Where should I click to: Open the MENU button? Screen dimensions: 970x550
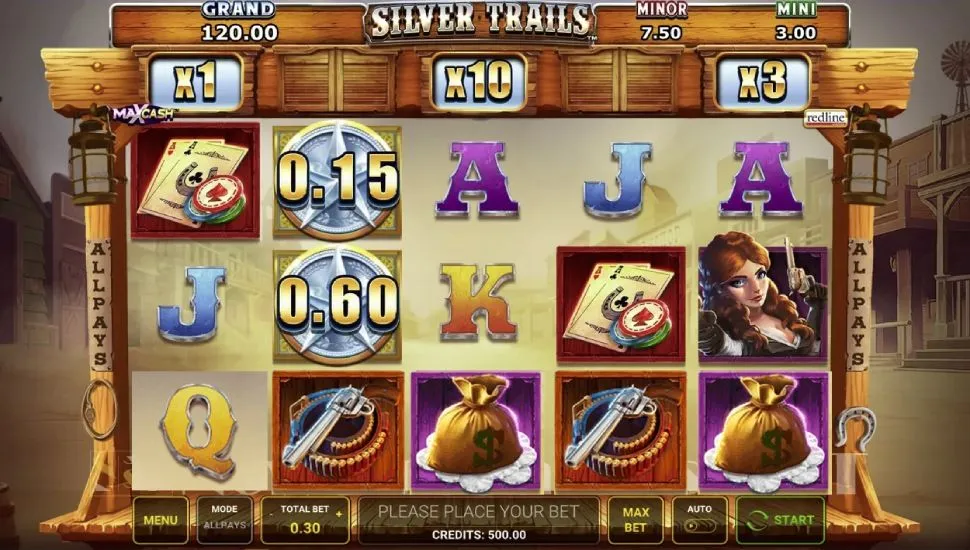pyautogui.click(x=160, y=520)
